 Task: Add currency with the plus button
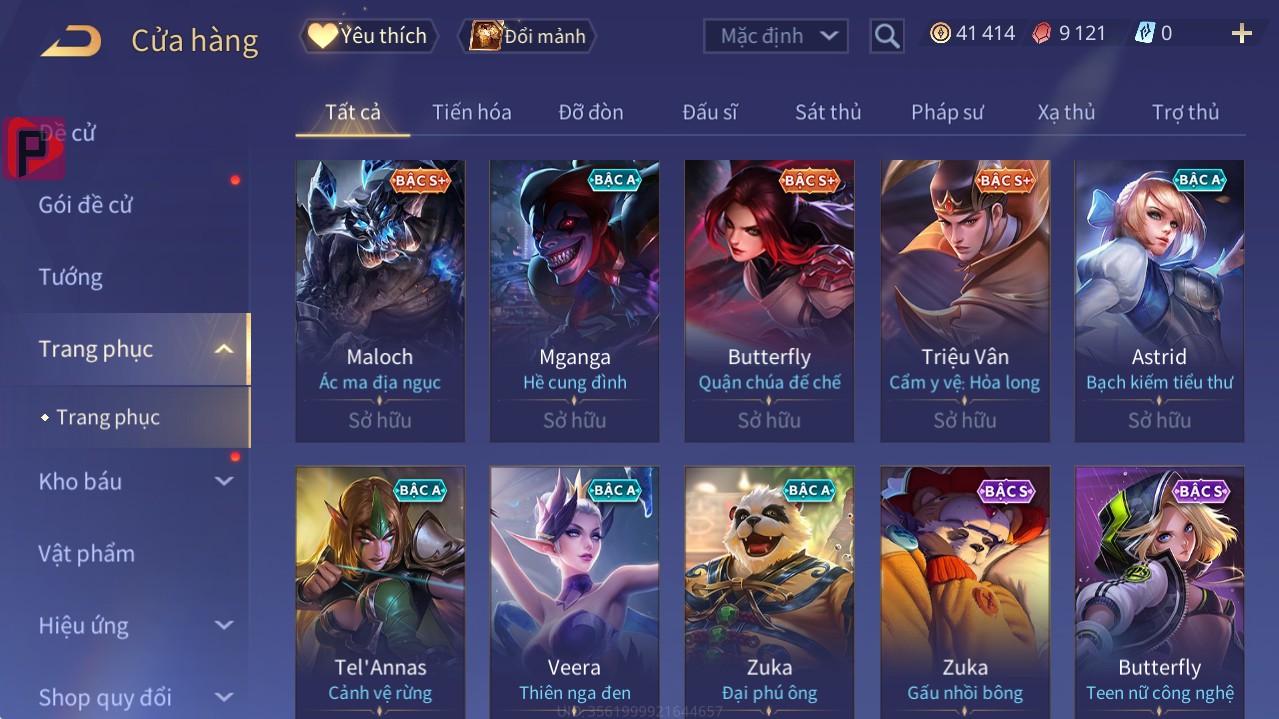click(1241, 34)
